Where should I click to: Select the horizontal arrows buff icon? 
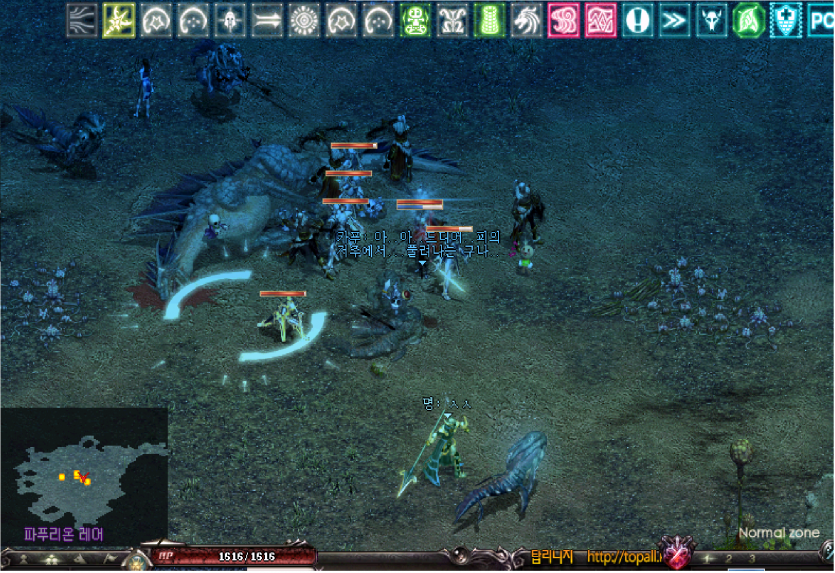[x=267, y=20]
